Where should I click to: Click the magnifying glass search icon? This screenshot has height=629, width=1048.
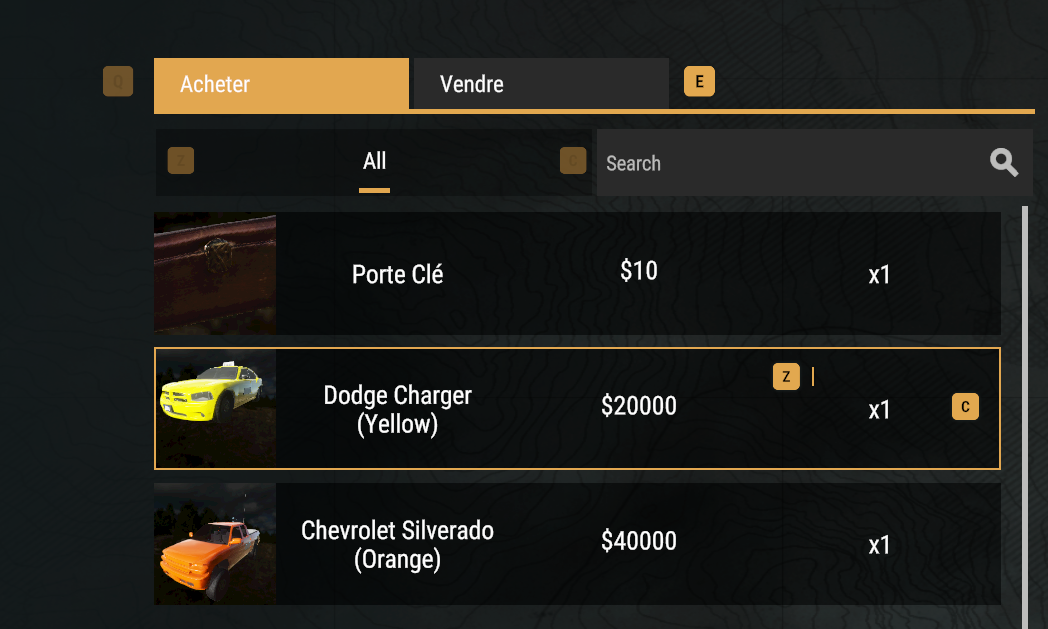1004,162
